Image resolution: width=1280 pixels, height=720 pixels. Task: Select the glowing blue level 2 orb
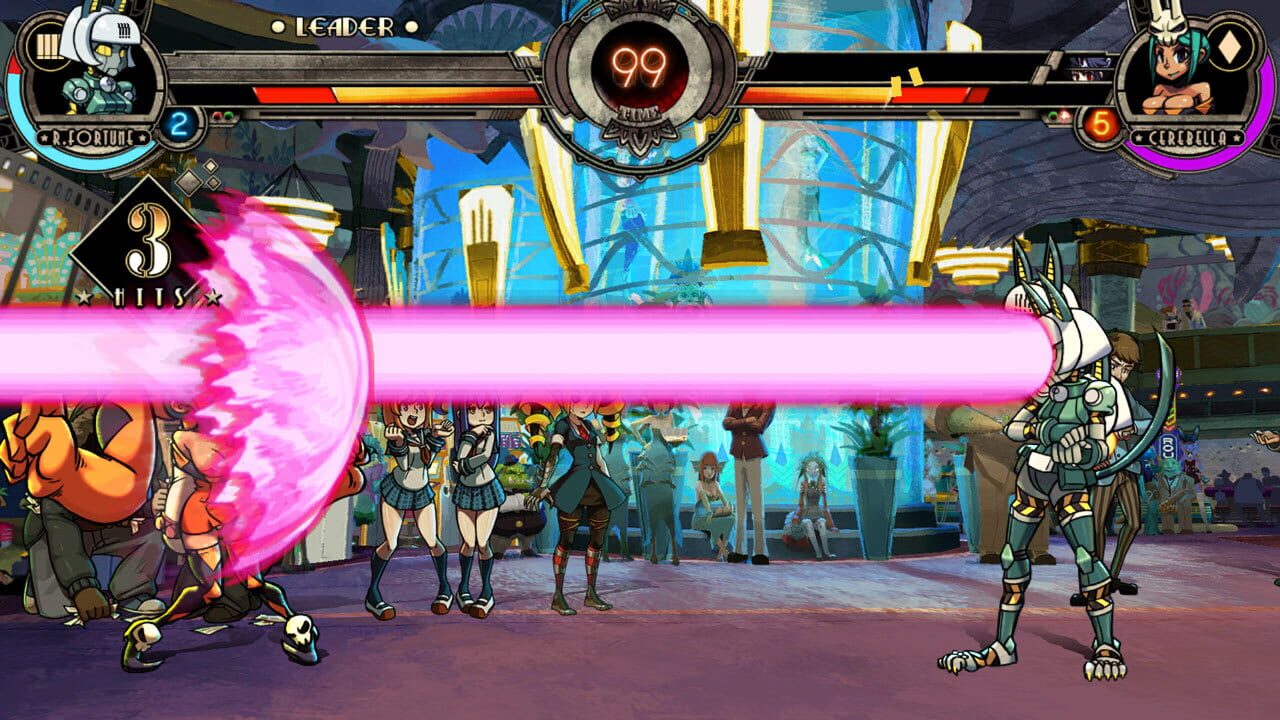click(179, 124)
